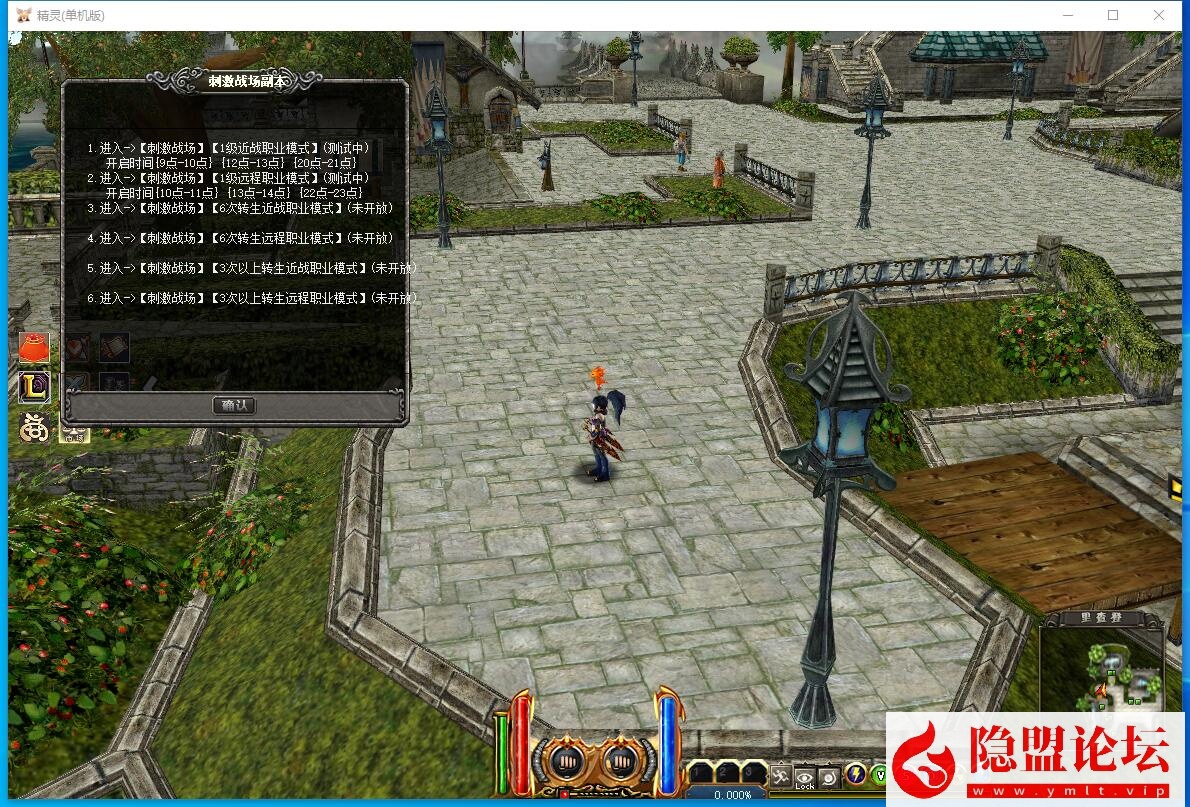Select option 4, 6次转生远程职业模式
The width and height of the screenshot is (1190, 807).
pyautogui.click(x=240, y=238)
